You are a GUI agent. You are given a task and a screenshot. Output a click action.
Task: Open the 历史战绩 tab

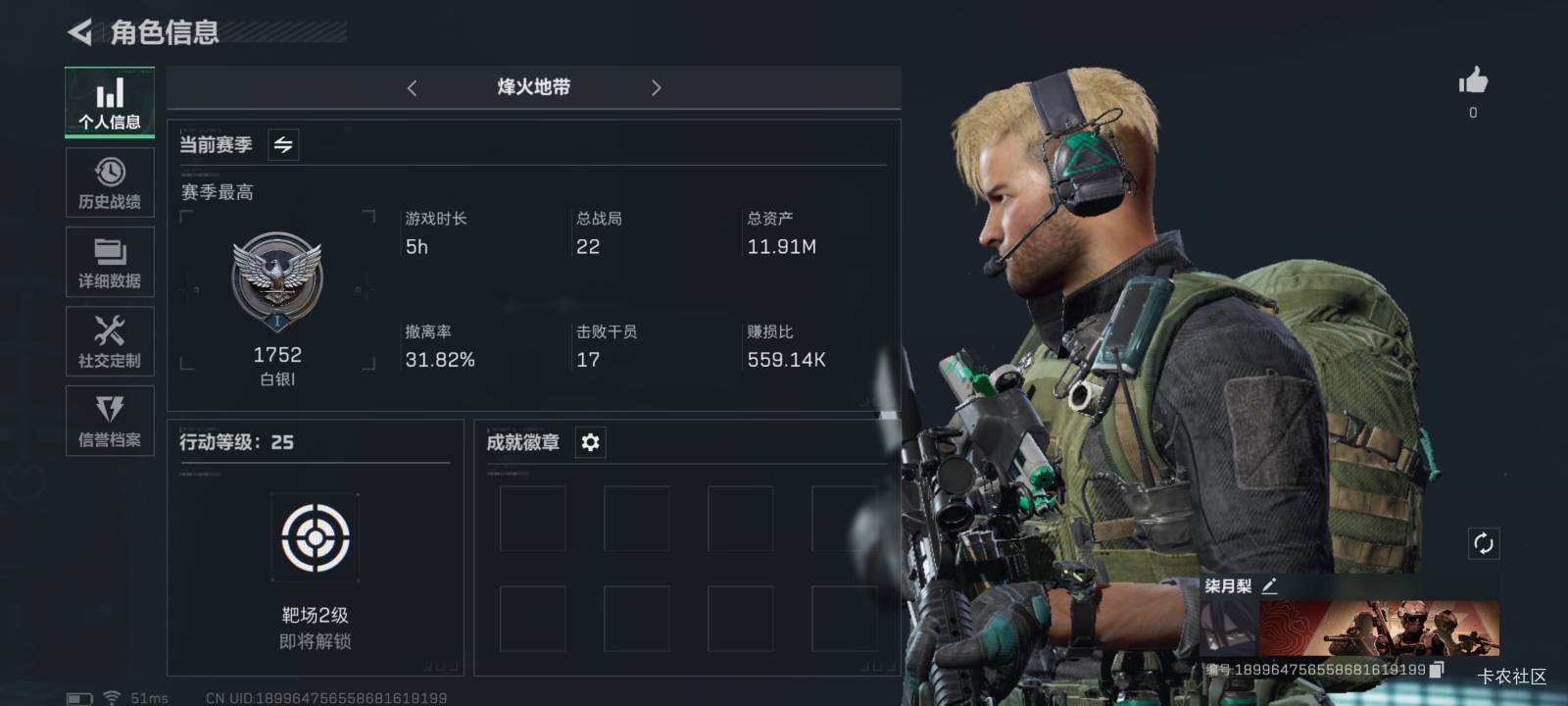[110, 182]
